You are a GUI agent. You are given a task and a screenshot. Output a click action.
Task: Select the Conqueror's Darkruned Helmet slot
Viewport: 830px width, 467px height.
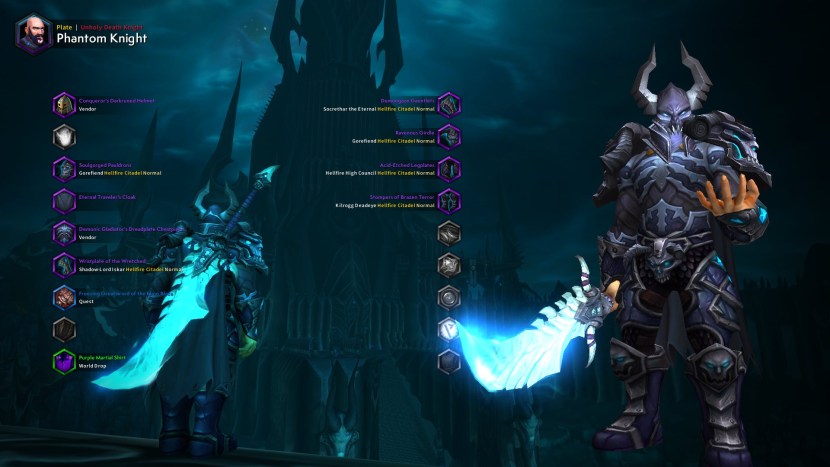(x=65, y=104)
